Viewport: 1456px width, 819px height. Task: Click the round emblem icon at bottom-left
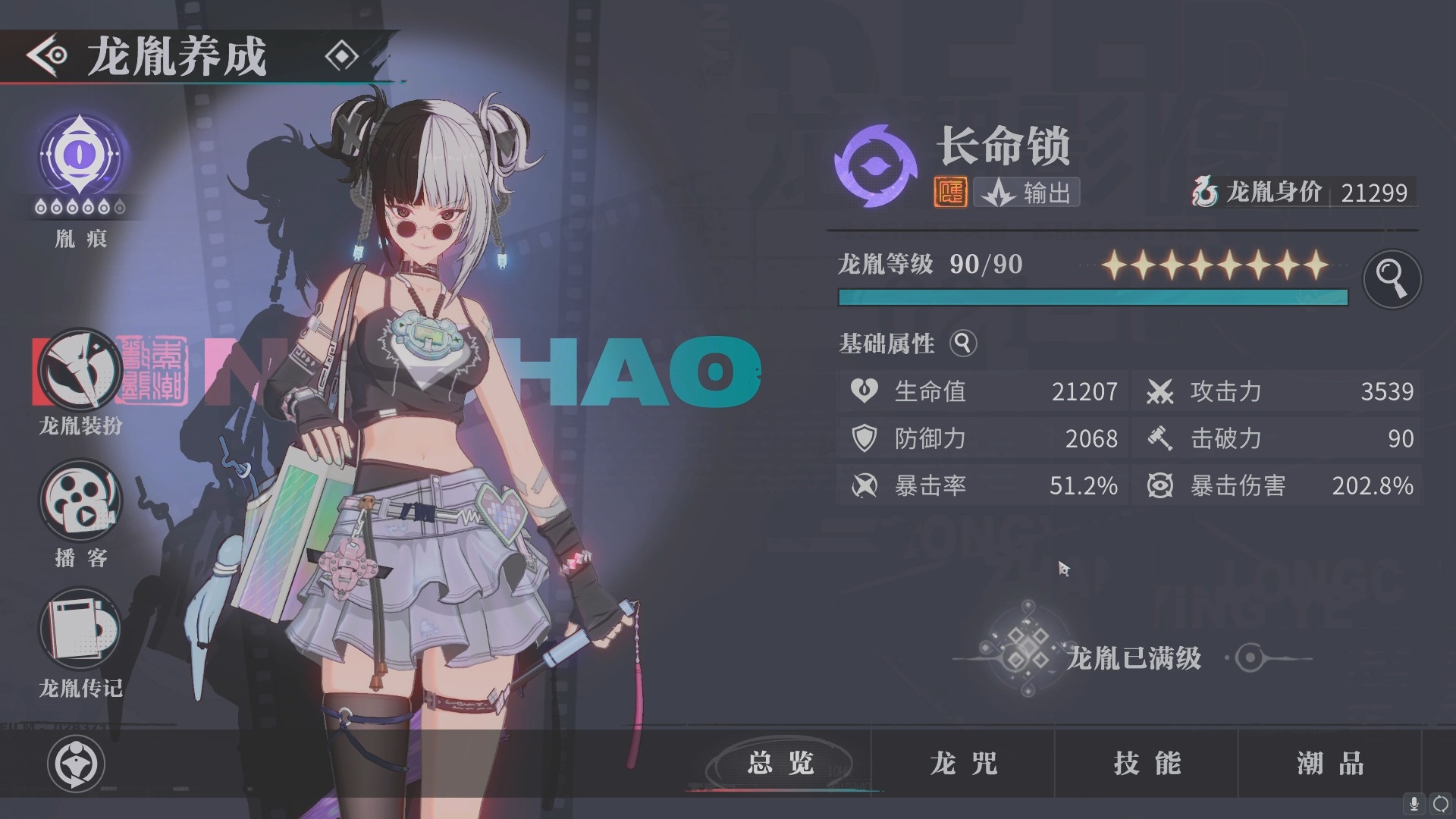click(76, 764)
